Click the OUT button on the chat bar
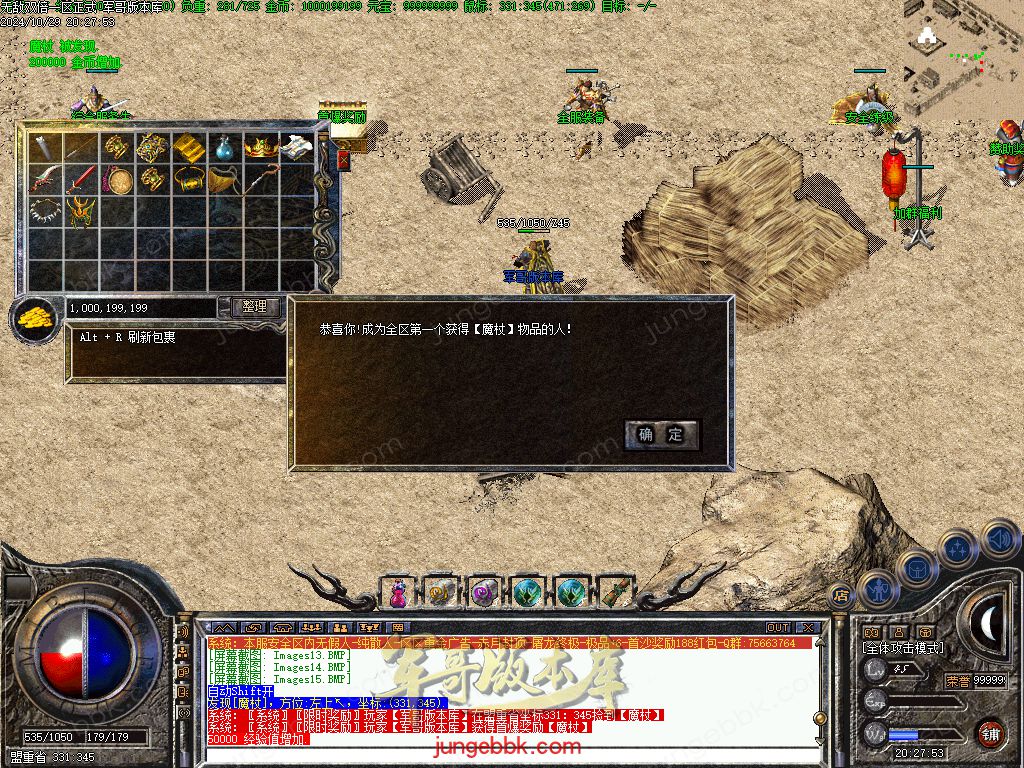 tap(777, 628)
